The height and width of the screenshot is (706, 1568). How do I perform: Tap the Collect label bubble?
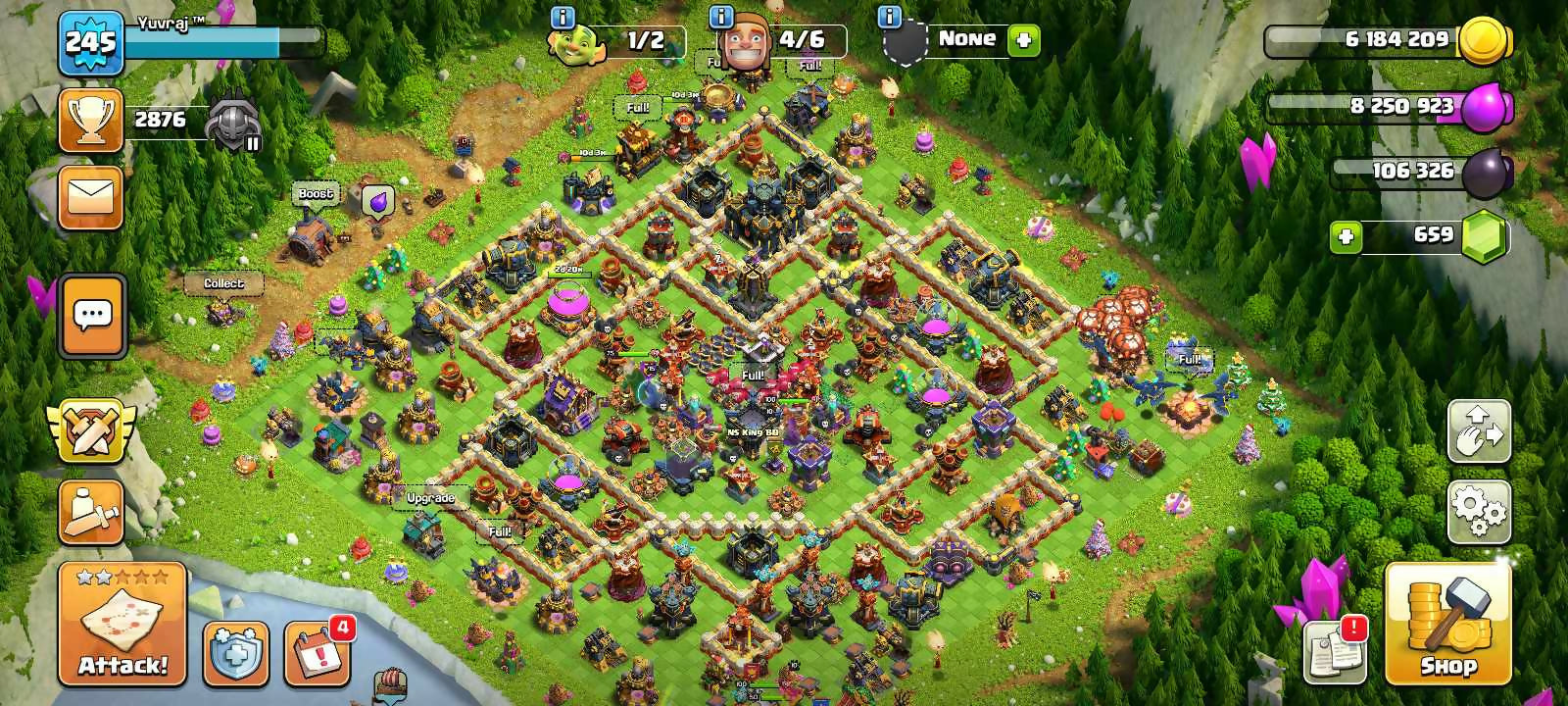click(x=223, y=283)
